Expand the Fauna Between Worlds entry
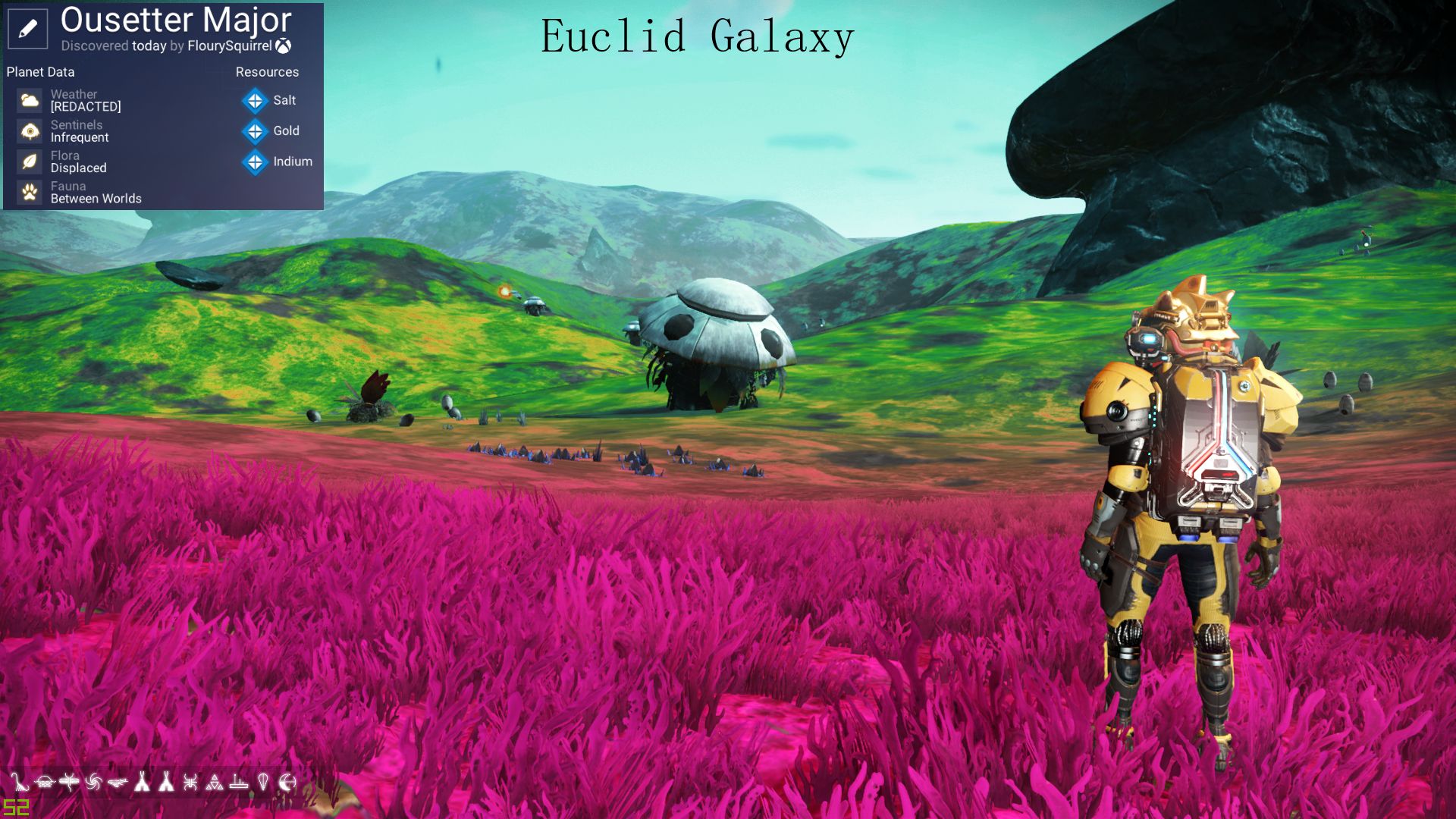Screen dimensions: 1456x819 95,199
